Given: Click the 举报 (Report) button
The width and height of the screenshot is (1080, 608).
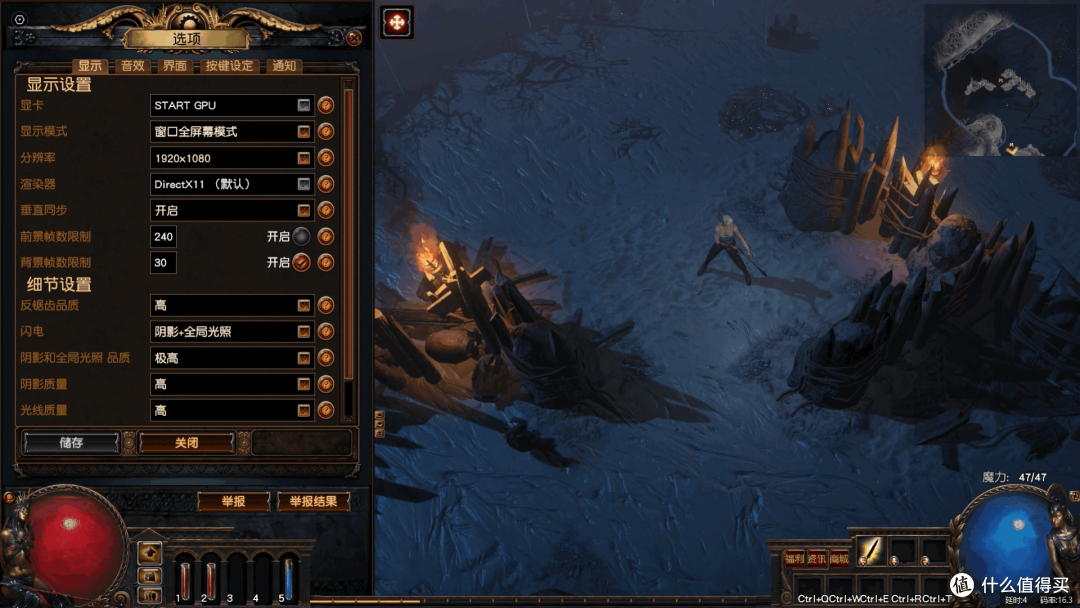Looking at the screenshot, I should pyautogui.click(x=233, y=501).
